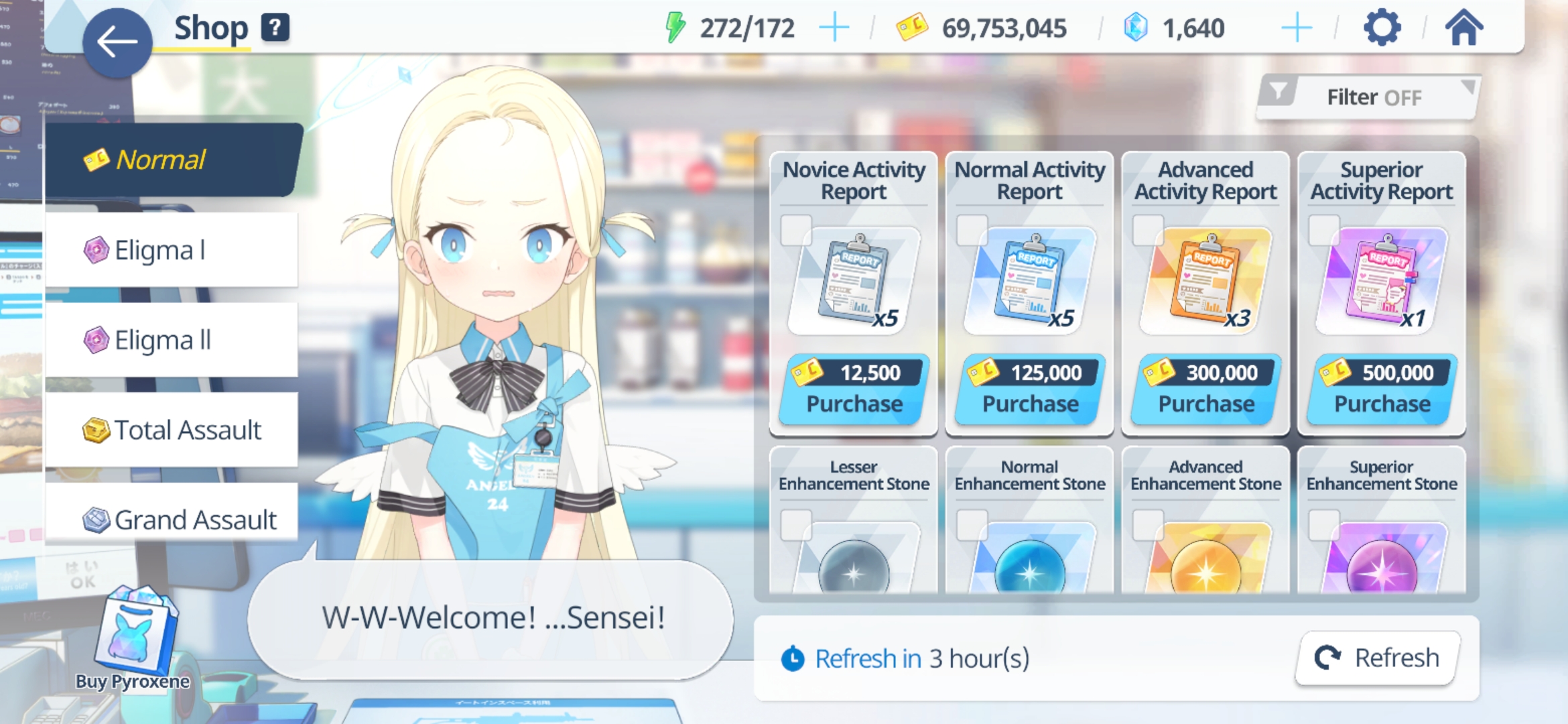
Task: Tap the Pyroxene gem icon
Action: [1137, 27]
